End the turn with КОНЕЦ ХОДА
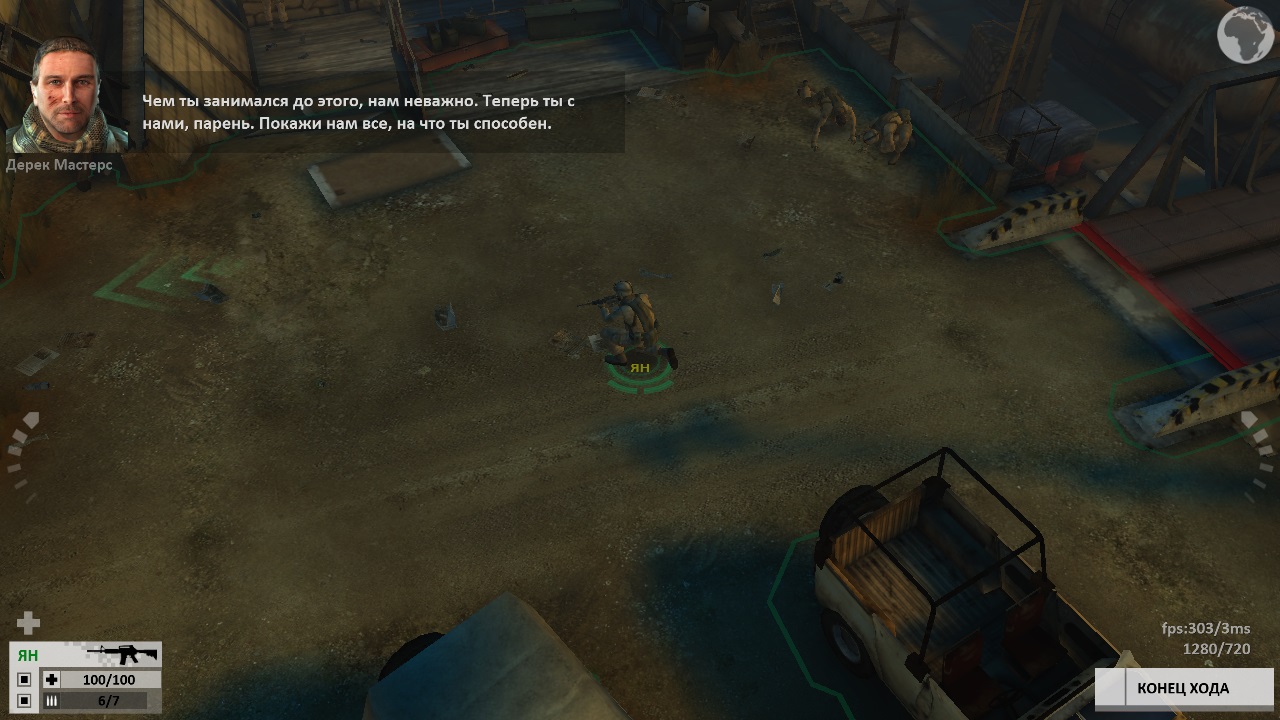The height and width of the screenshot is (720, 1280). coord(1183,688)
